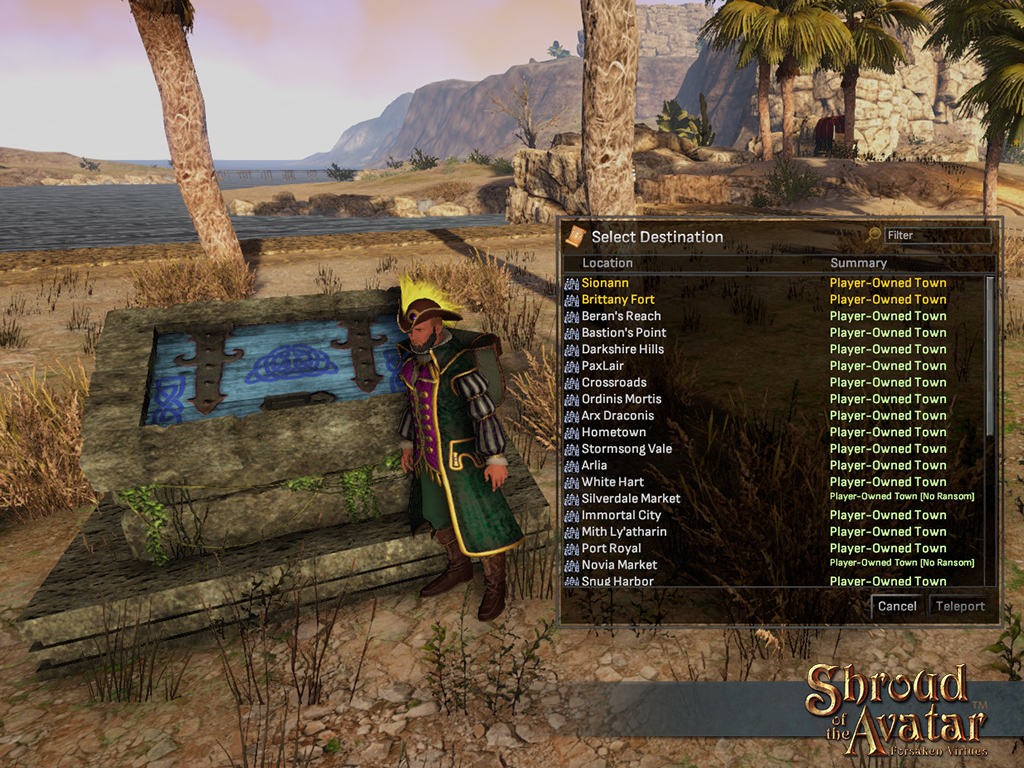Choose Brittany Fort from the list
The height and width of the screenshot is (768, 1024).
(618, 299)
